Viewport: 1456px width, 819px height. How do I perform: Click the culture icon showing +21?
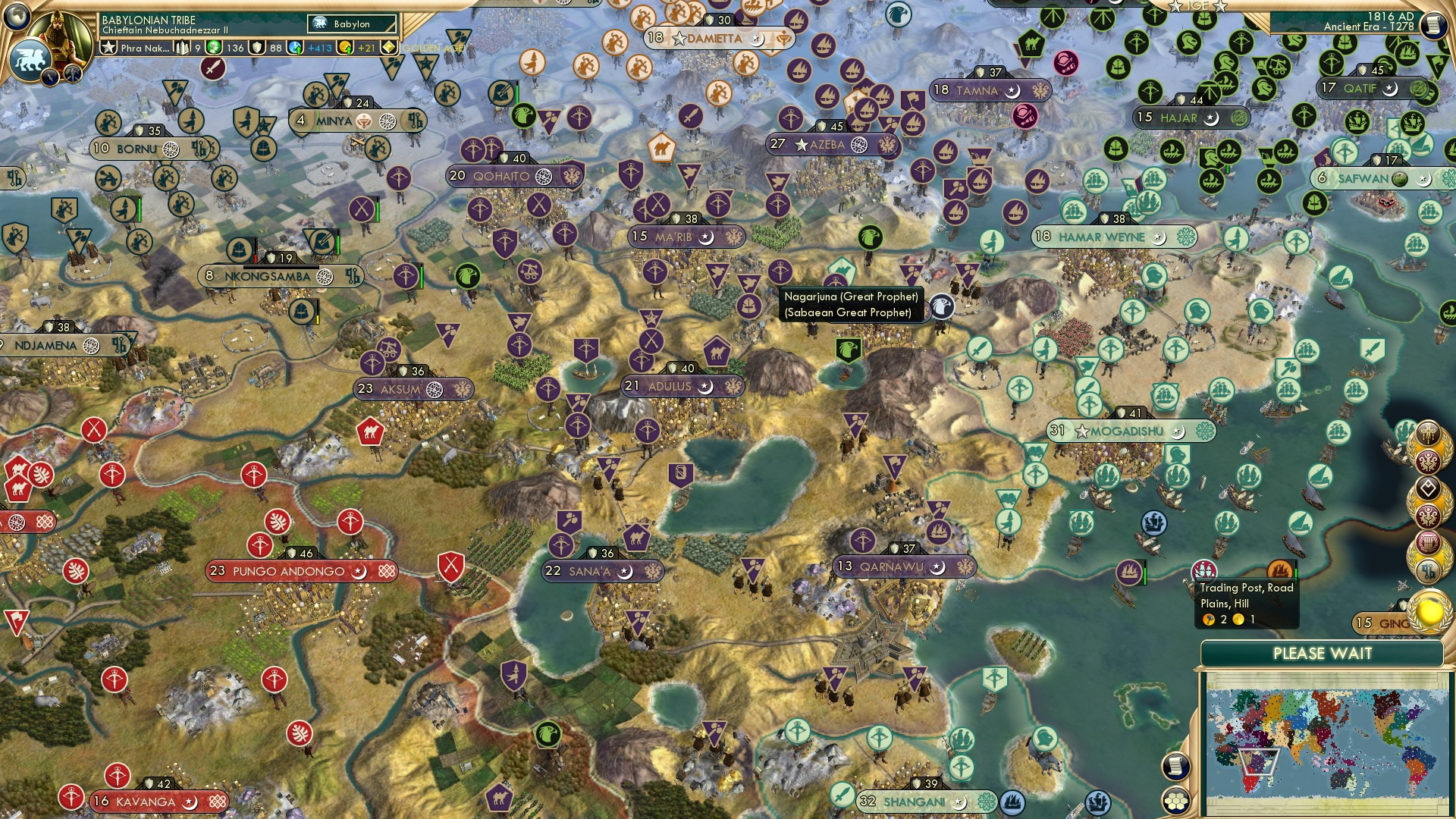pos(346,48)
